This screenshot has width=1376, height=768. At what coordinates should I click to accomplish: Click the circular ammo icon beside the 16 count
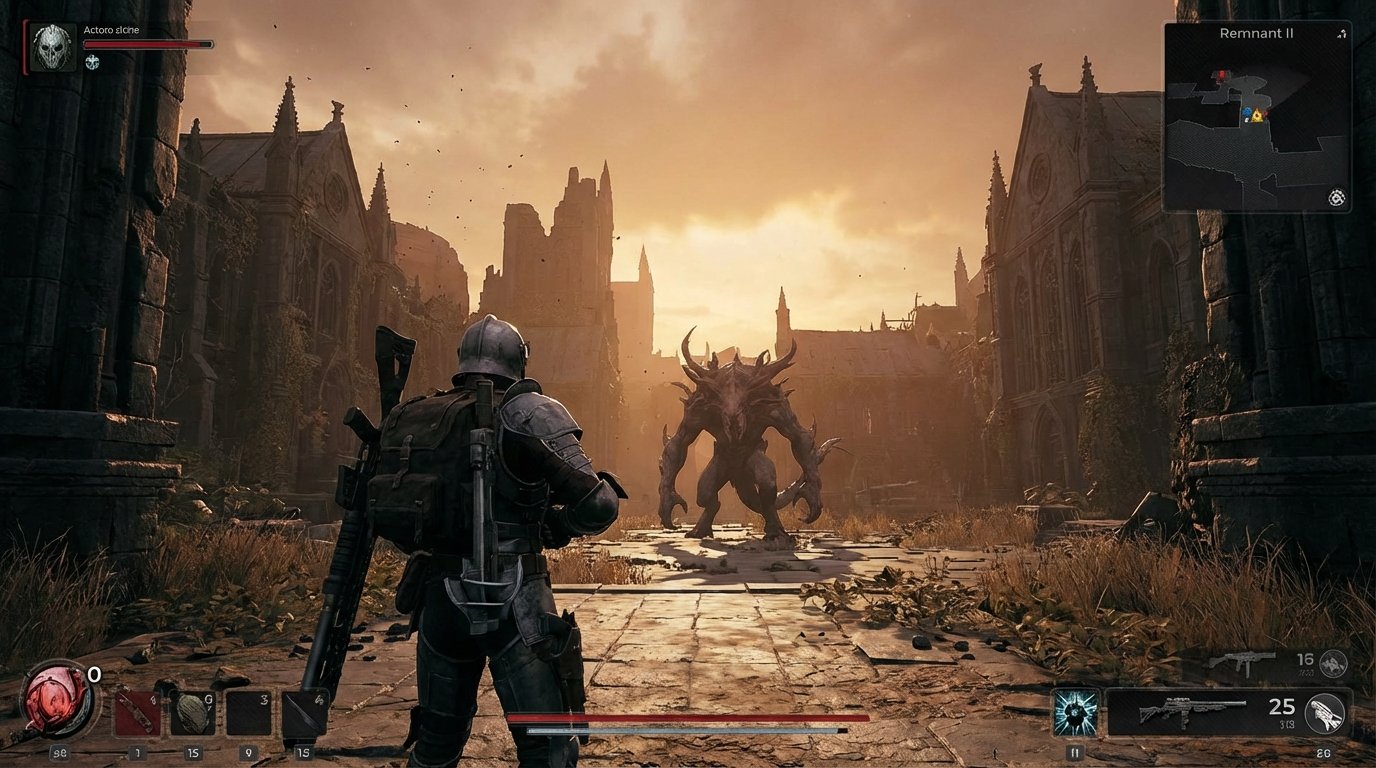click(x=1332, y=662)
